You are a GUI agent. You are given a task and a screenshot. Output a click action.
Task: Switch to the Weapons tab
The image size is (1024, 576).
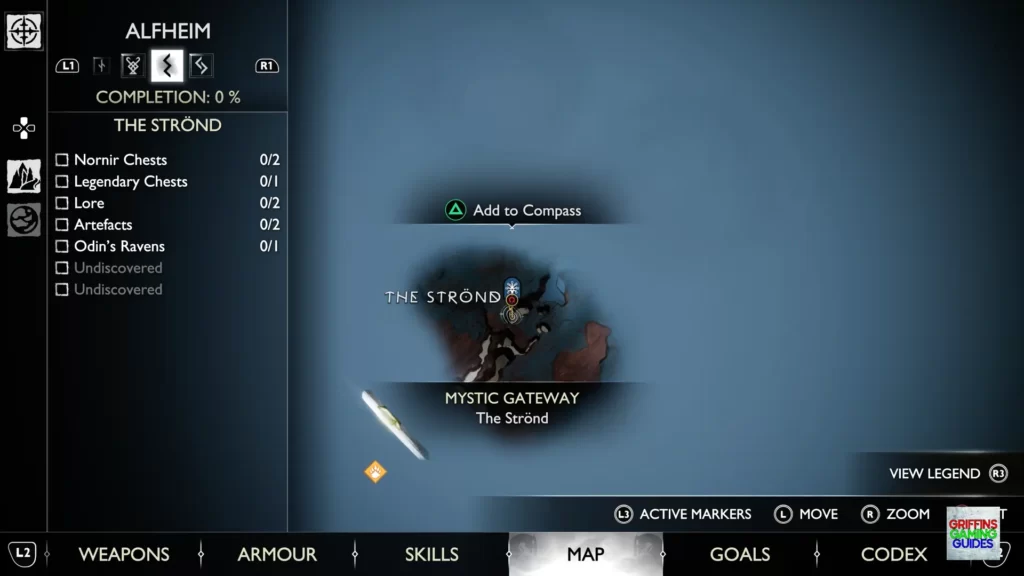[x=124, y=554]
